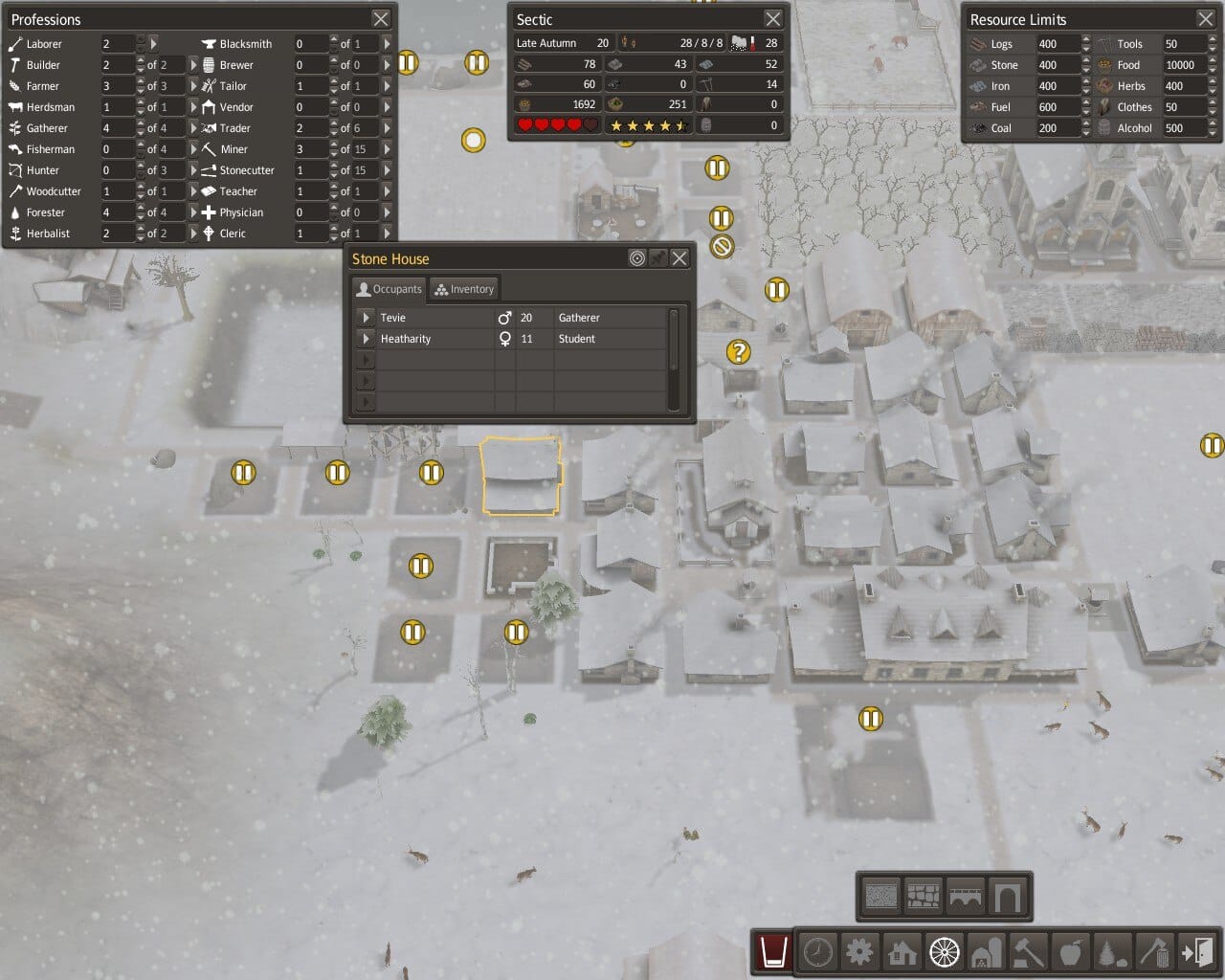Screen dimensions: 1225x980
Task: Switch to the Occupants tab
Action: point(389,288)
